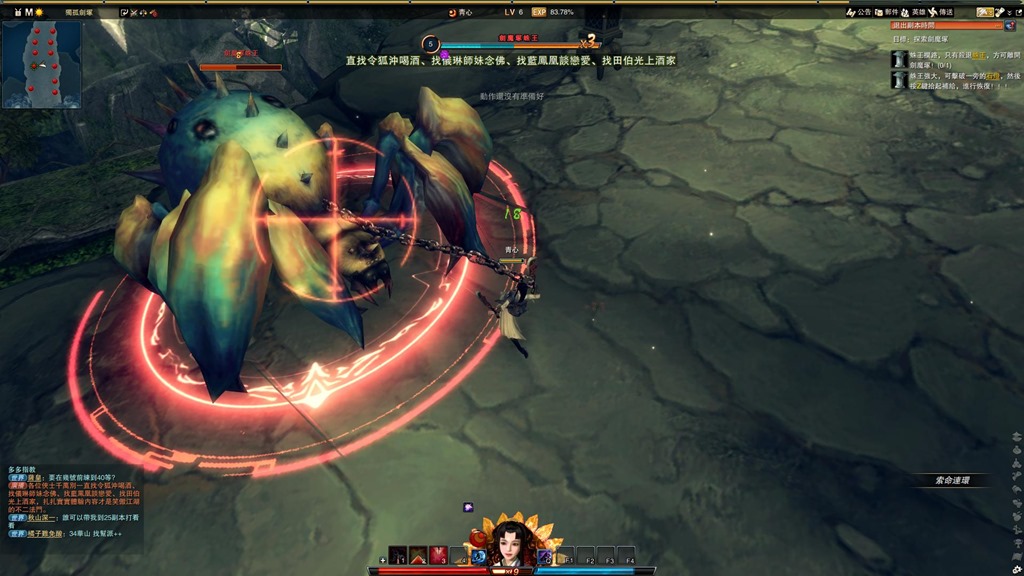Use the red skill in slot 3
Screen dimensions: 1024x576
[x=438, y=555]
